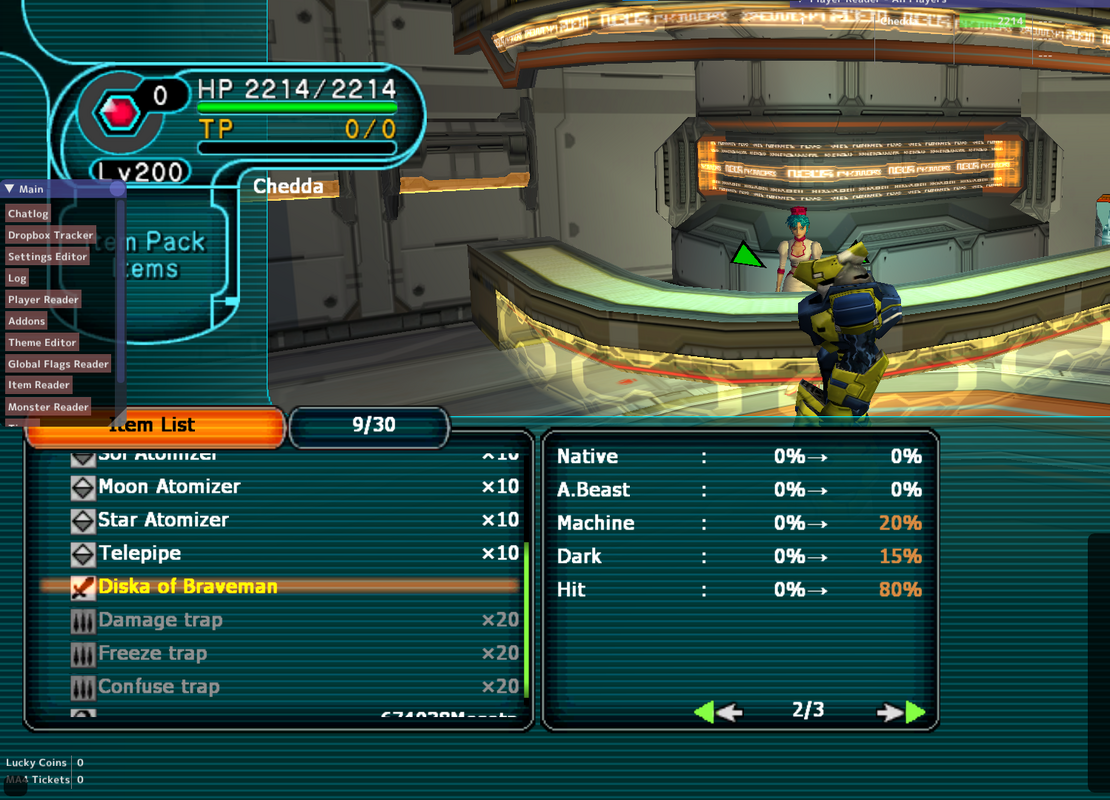Screen dimensions: 1110x800
Task: Show the Item Reader window
Action: pos(39,385)
